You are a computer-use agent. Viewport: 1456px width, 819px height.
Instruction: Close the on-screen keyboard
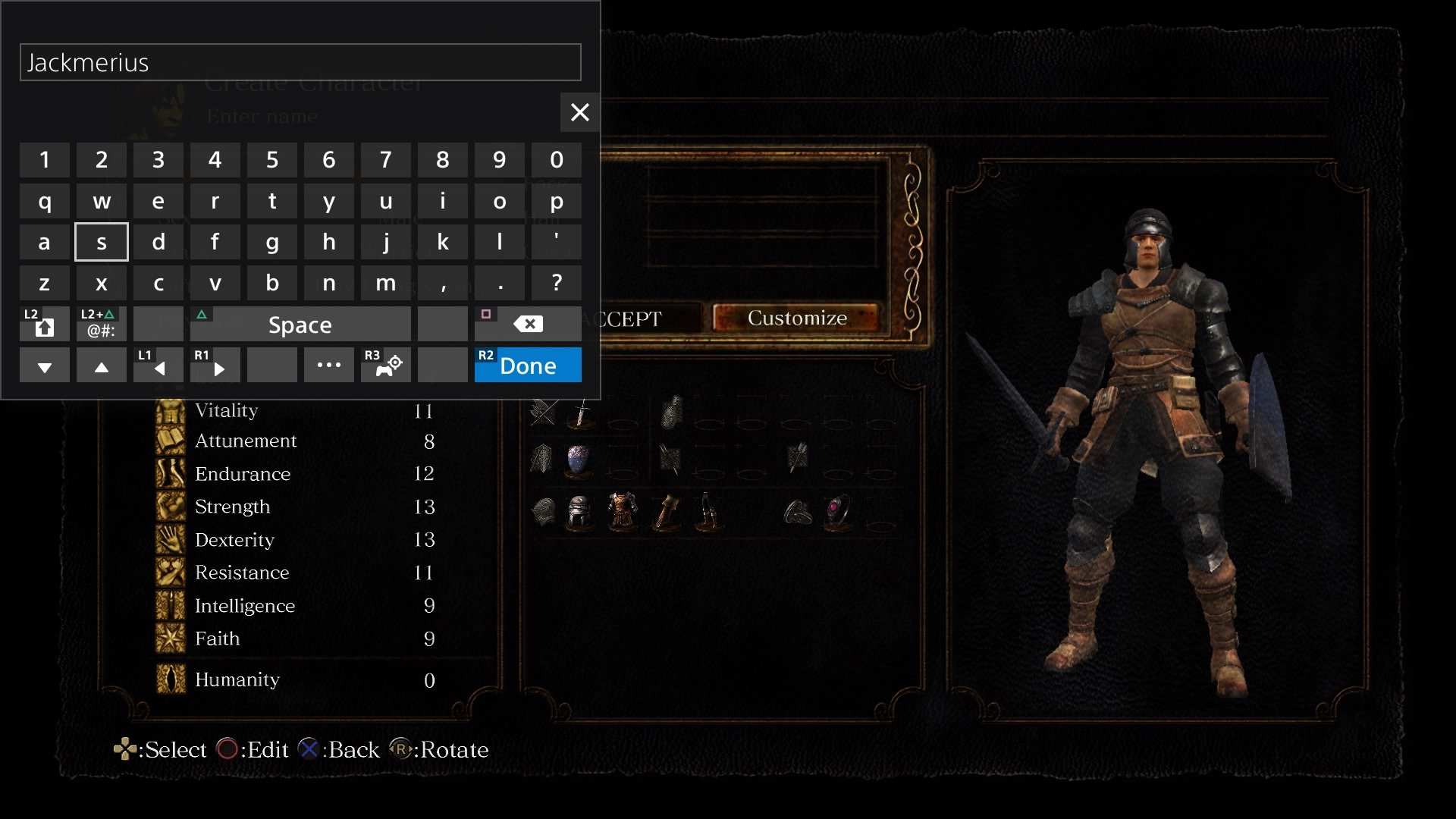[x=579, y=112]
